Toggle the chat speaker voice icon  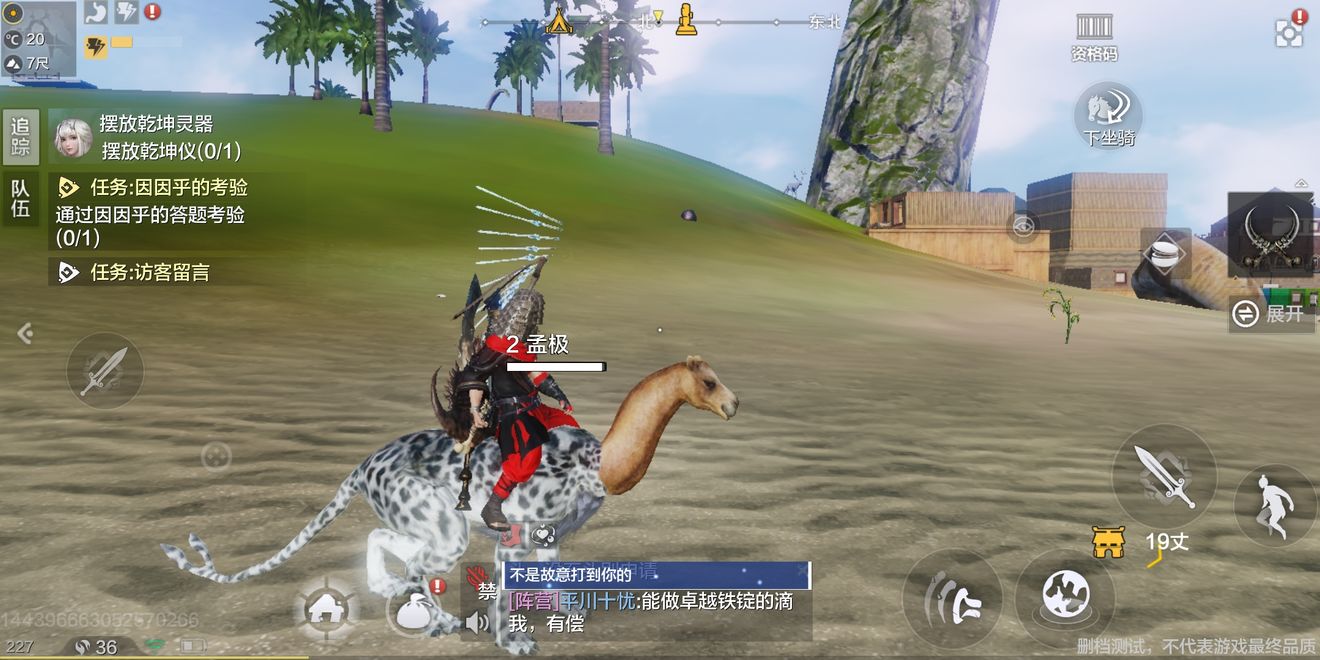[478, 622]
